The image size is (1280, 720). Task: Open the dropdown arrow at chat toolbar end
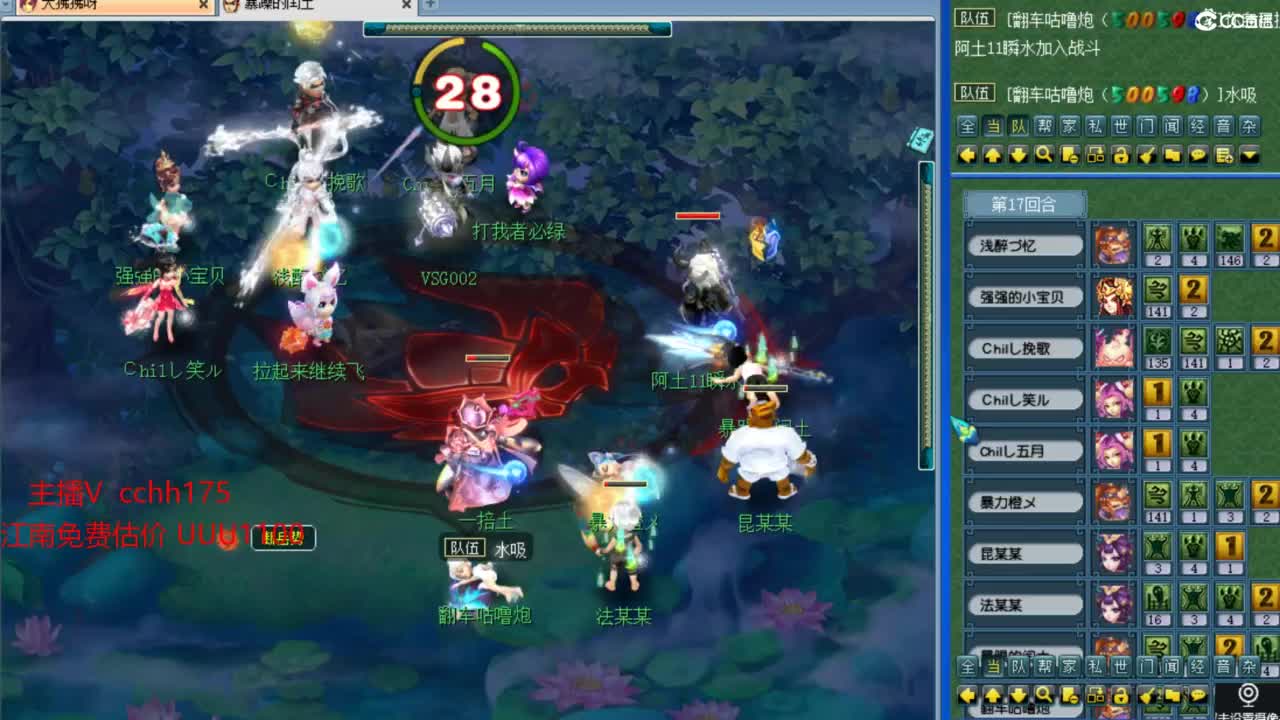point(1250,155)
